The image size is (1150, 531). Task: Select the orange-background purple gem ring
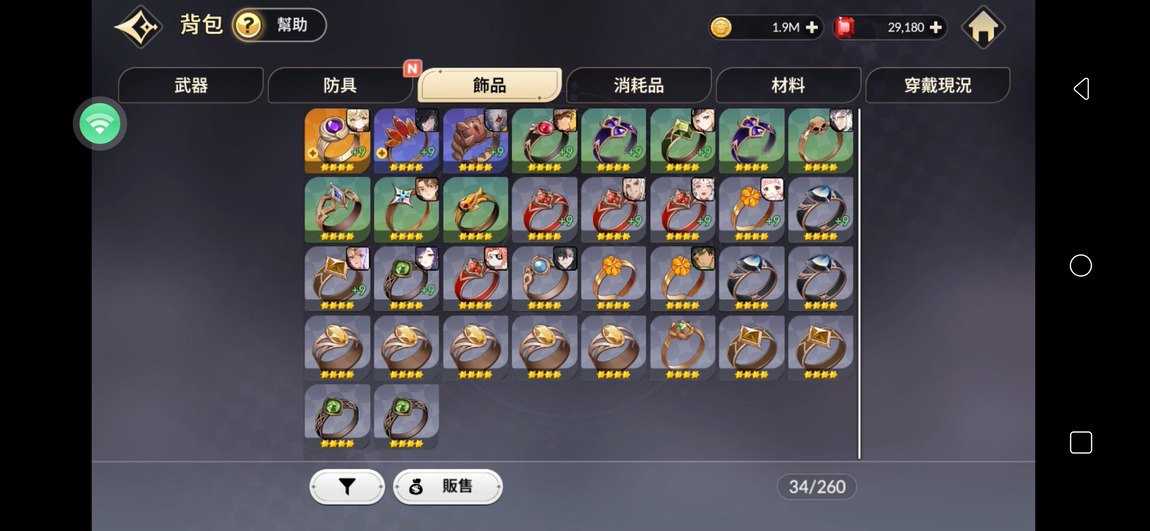click(337, 141)
